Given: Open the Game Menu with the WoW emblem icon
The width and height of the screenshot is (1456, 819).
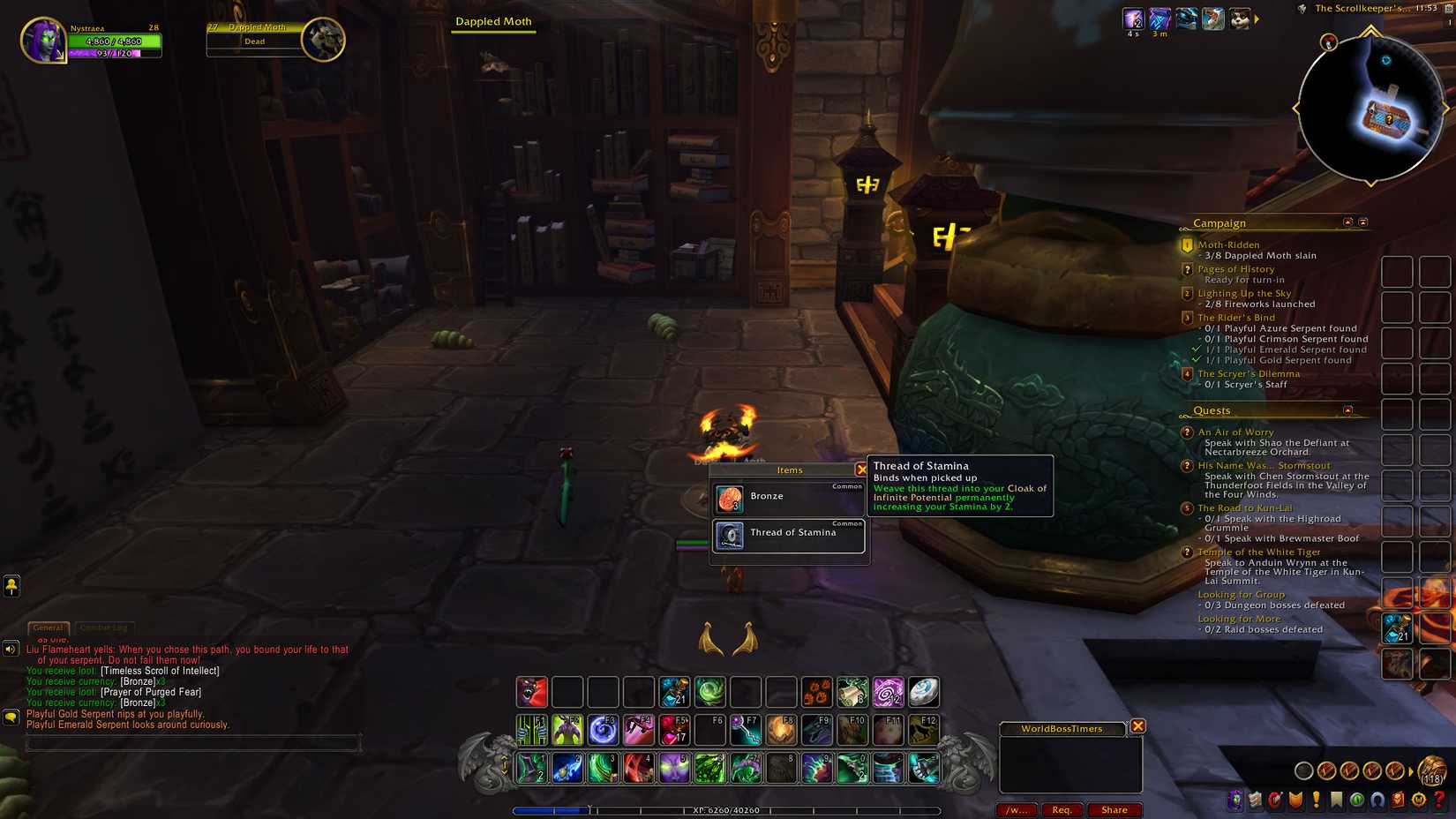Looking at the screenshot, I should (x=1418, y=799).
